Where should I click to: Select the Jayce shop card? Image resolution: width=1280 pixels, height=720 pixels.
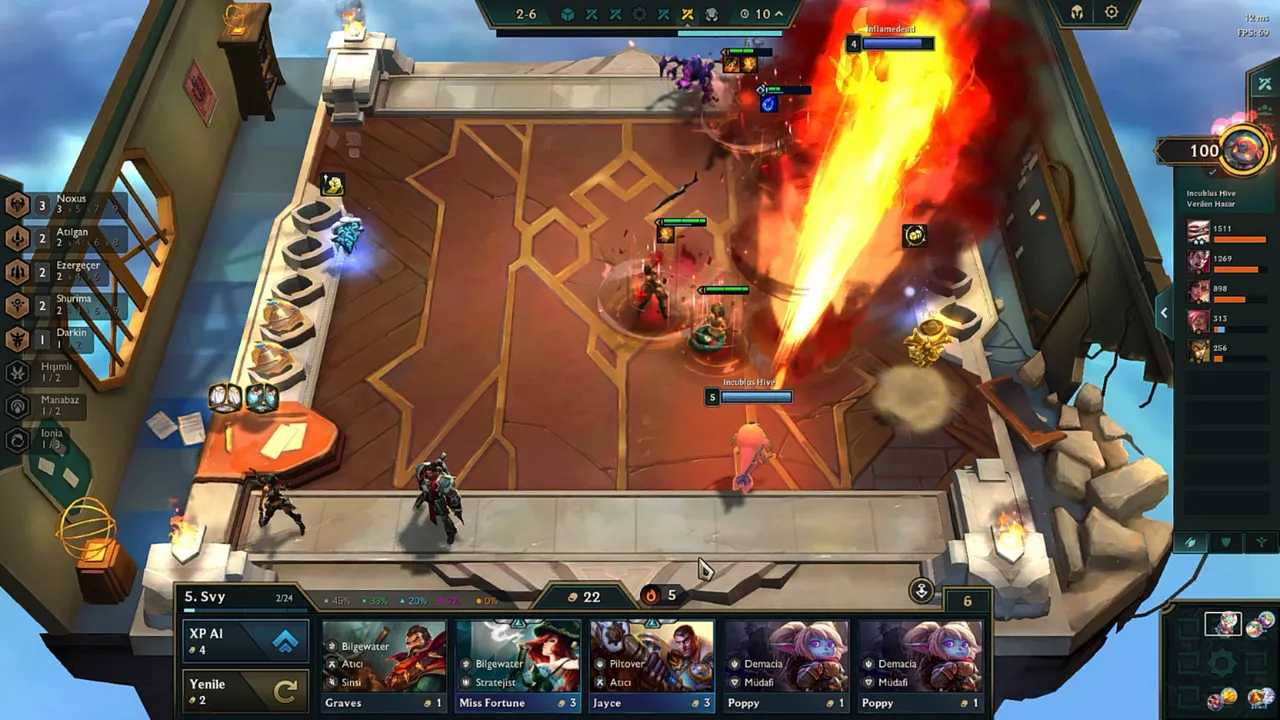point(652,665)
